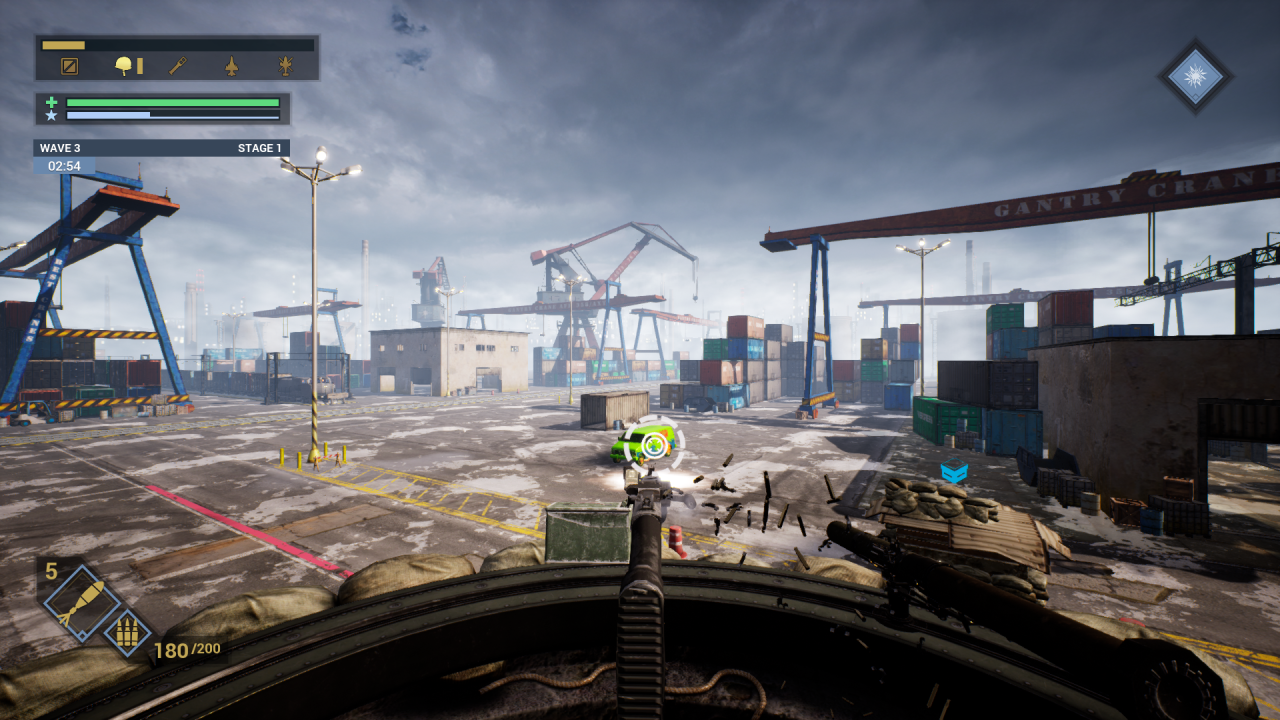Select the triple-bullet machine gun ammo icon
The height and width of the screenshot is (720, 1280).
tap(127, 632)
